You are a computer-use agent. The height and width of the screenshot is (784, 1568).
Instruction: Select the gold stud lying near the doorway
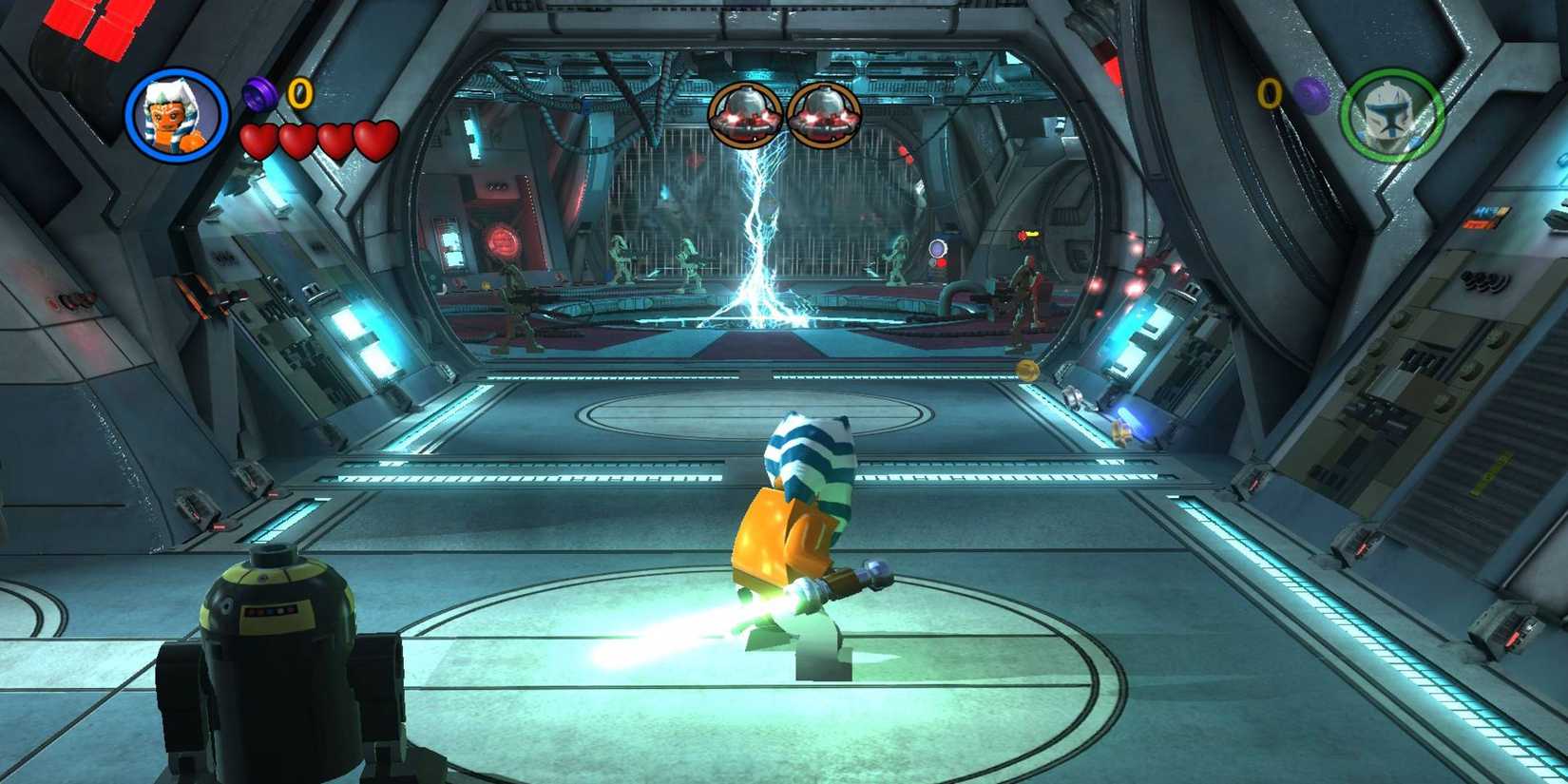point(1028,371)
